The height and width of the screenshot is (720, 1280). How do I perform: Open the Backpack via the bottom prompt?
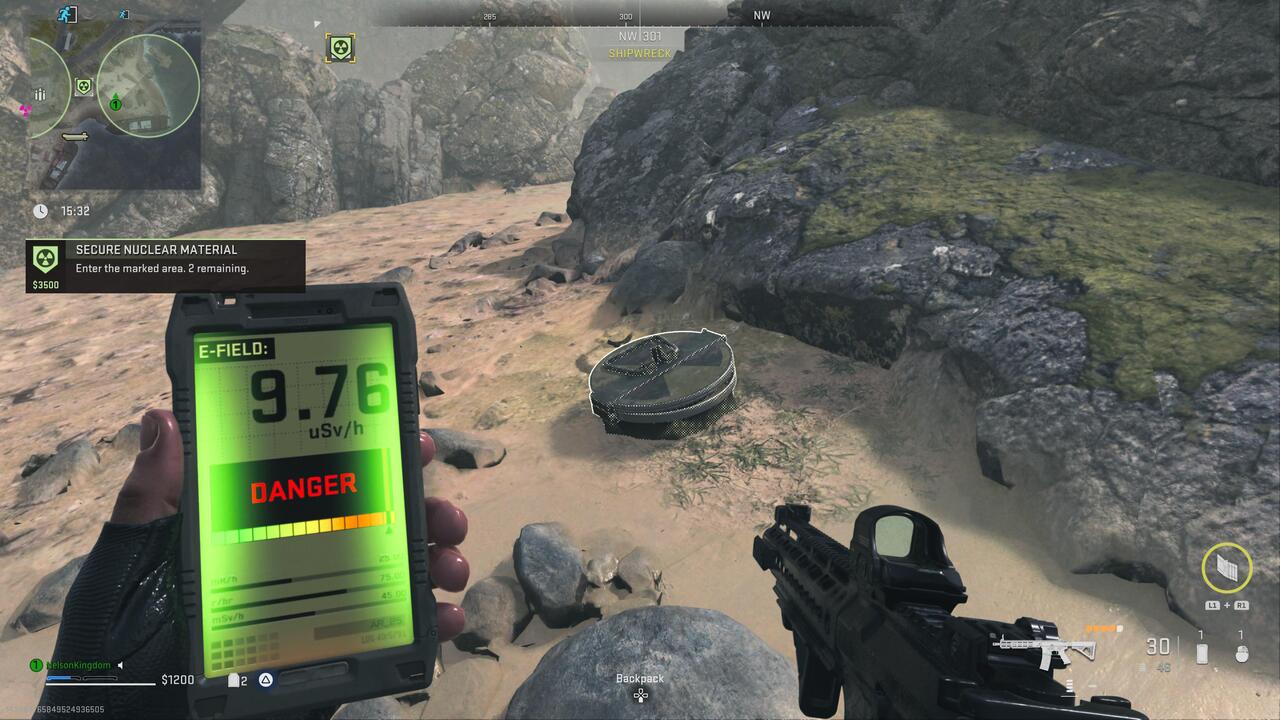pos(638,680)
